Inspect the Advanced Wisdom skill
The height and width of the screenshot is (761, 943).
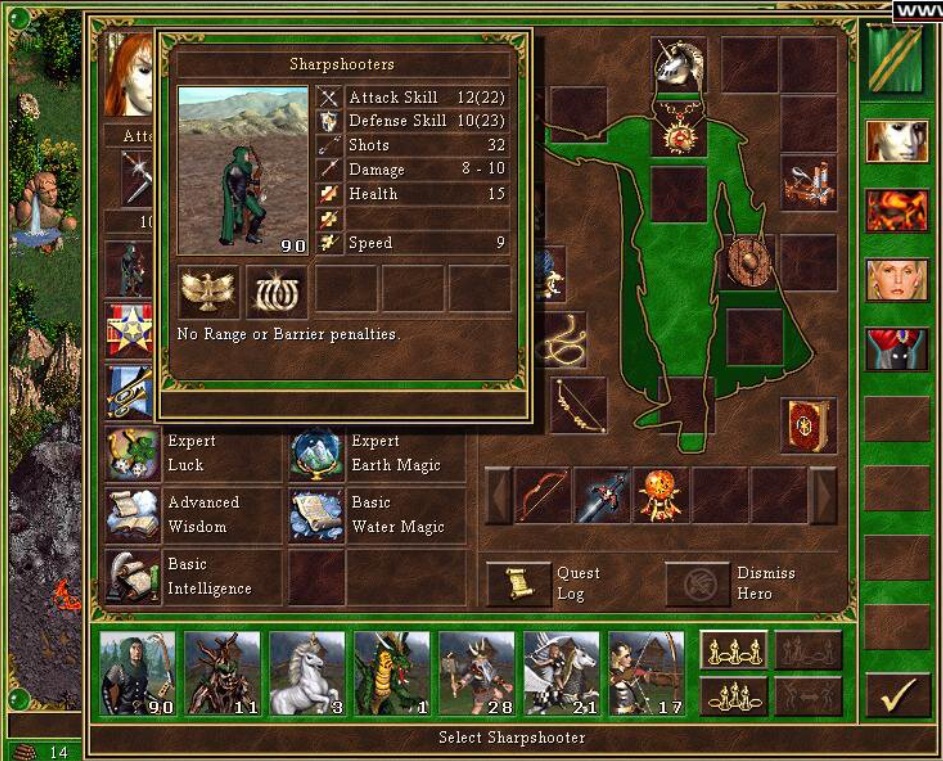tap(134, 514)
